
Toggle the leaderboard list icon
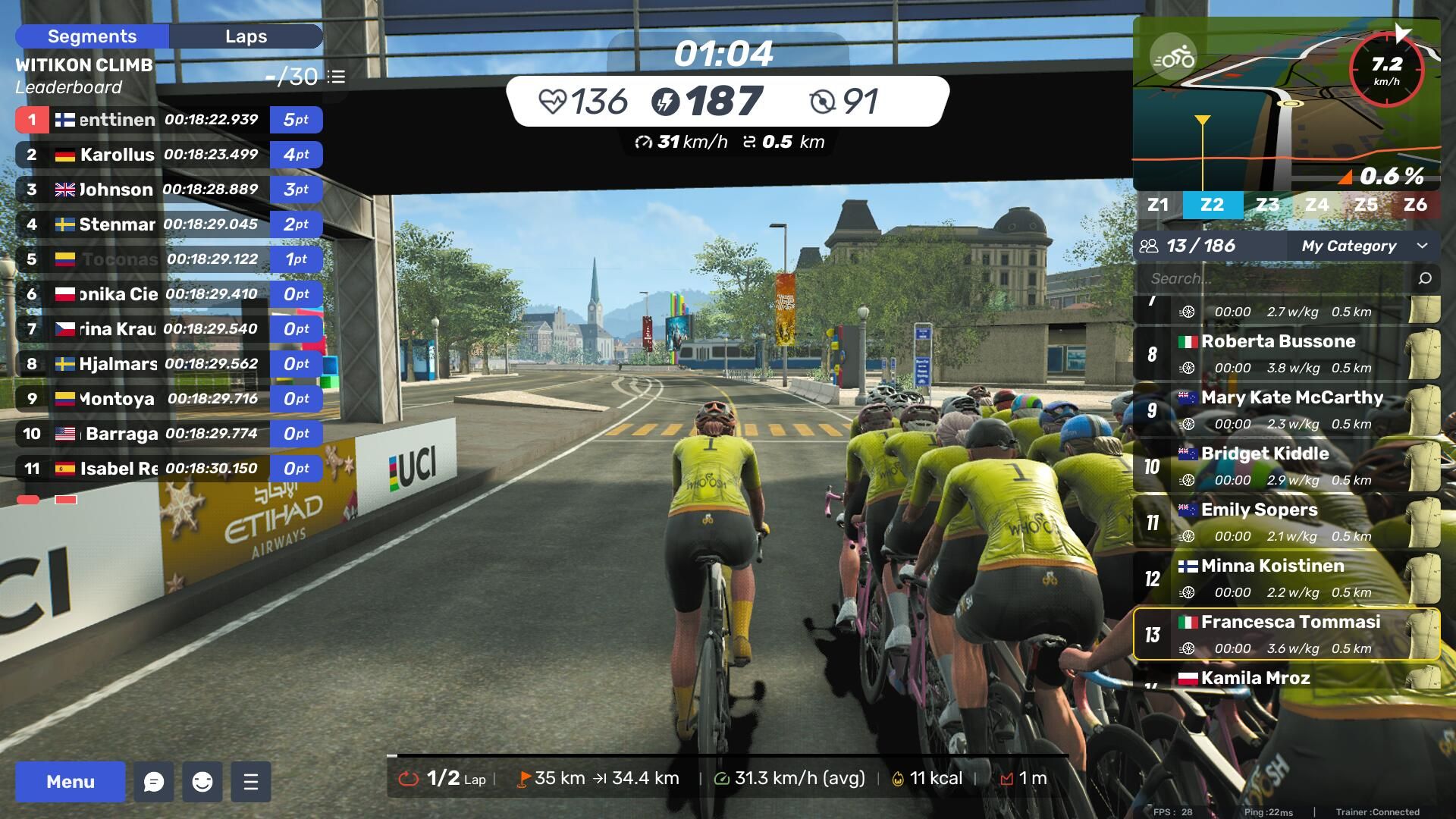337,77
